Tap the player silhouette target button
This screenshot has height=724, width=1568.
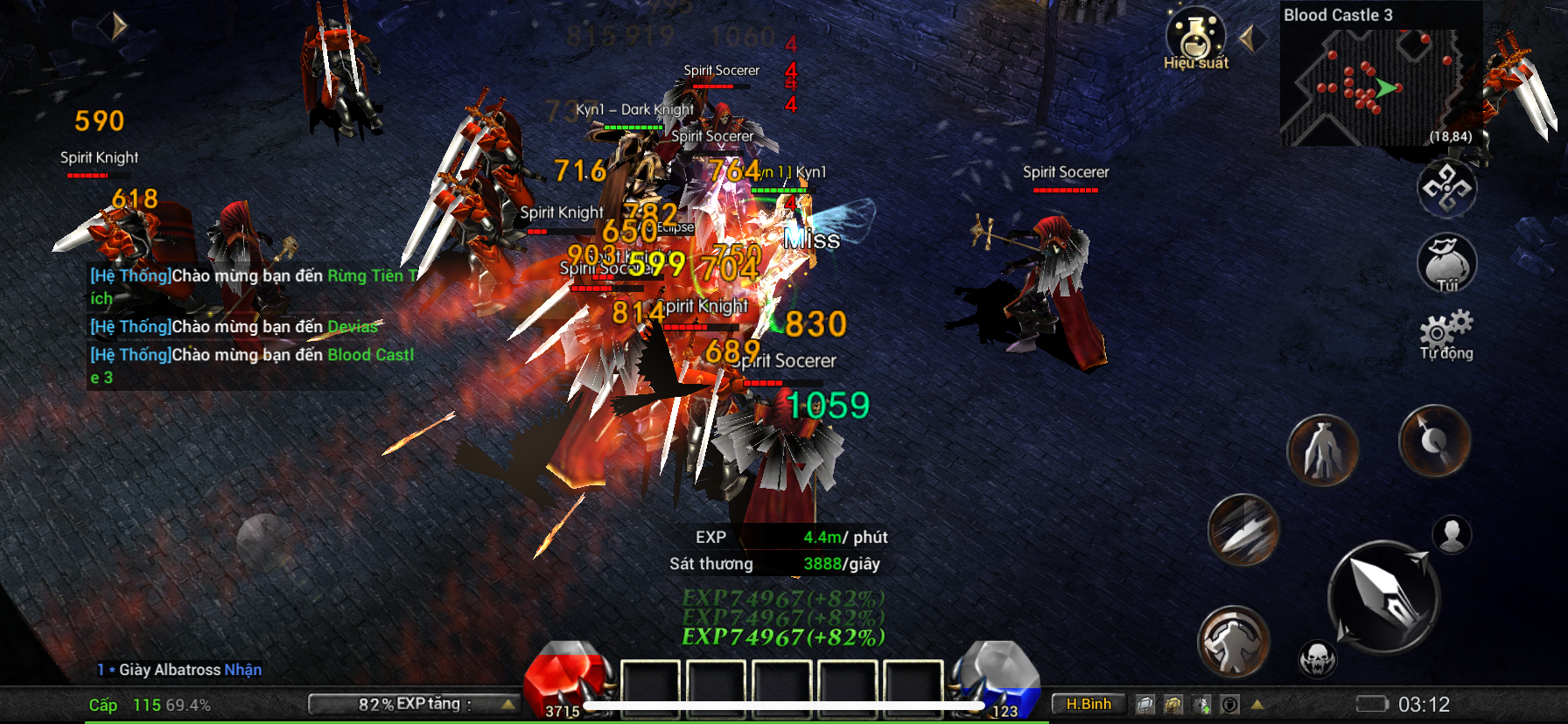(1452, 534)
